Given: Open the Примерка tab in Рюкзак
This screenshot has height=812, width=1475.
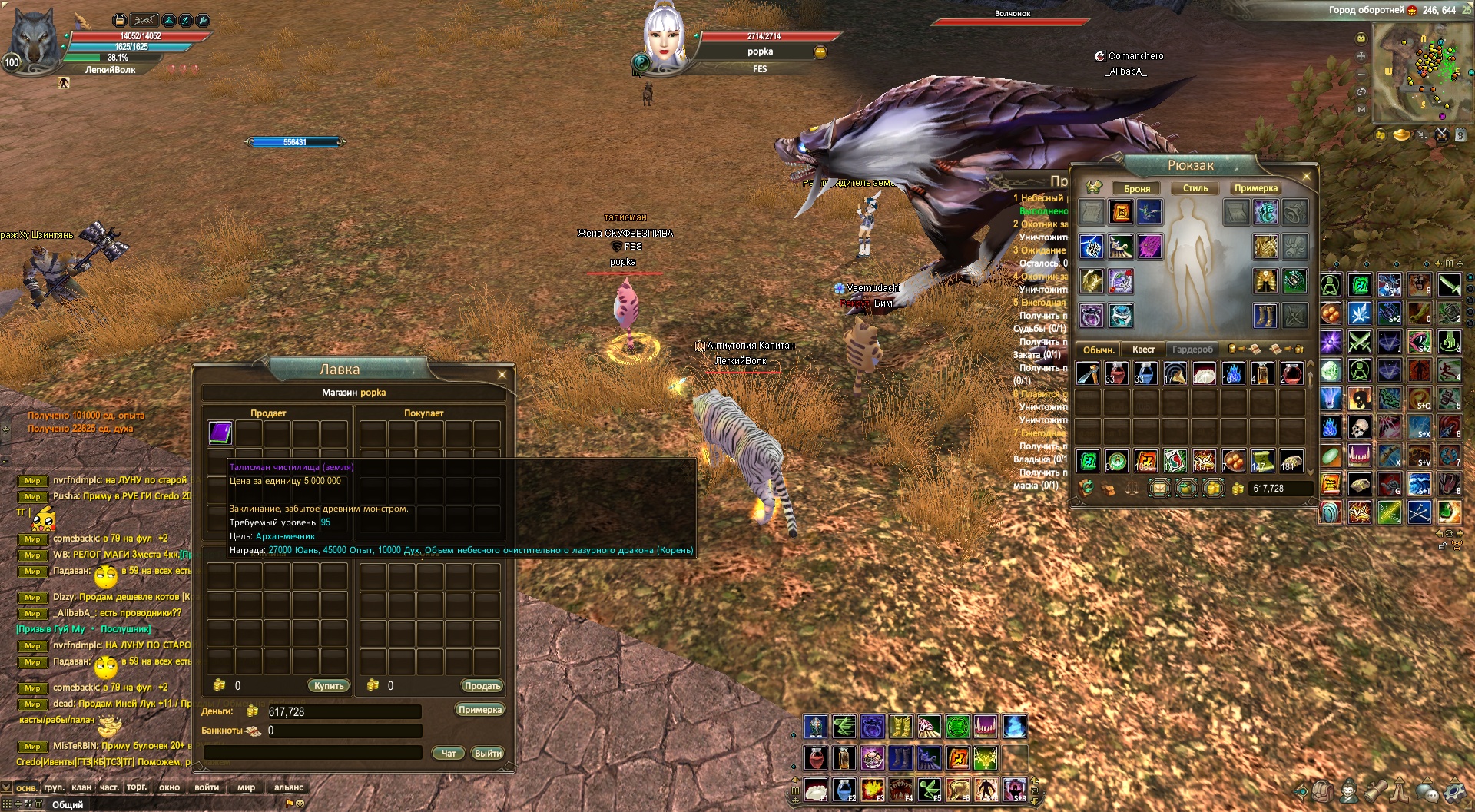Looking at the screenshot, I should (1256, 188).
